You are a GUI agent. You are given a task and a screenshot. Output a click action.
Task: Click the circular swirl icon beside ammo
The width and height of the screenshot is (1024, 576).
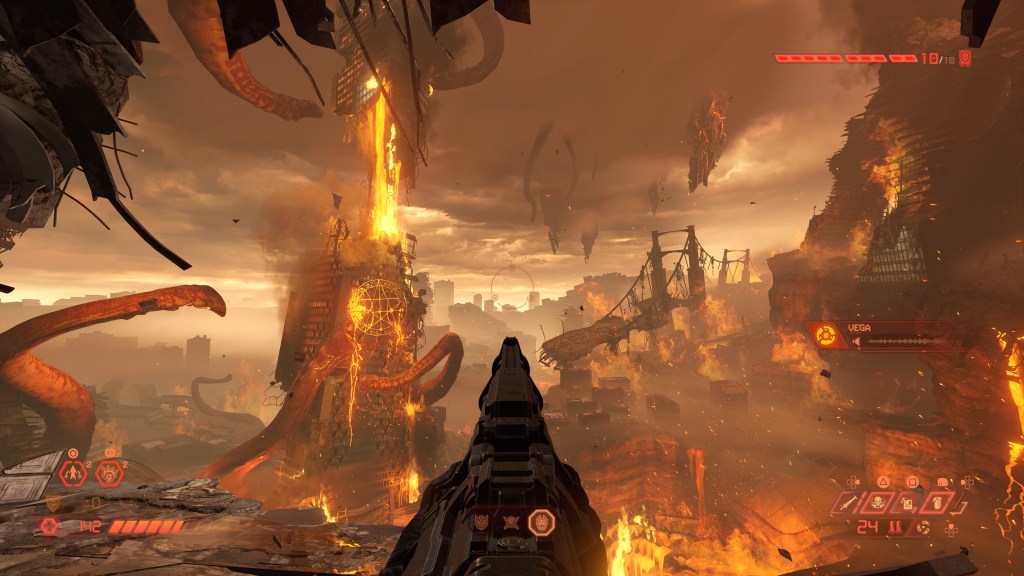pos(922,527)
